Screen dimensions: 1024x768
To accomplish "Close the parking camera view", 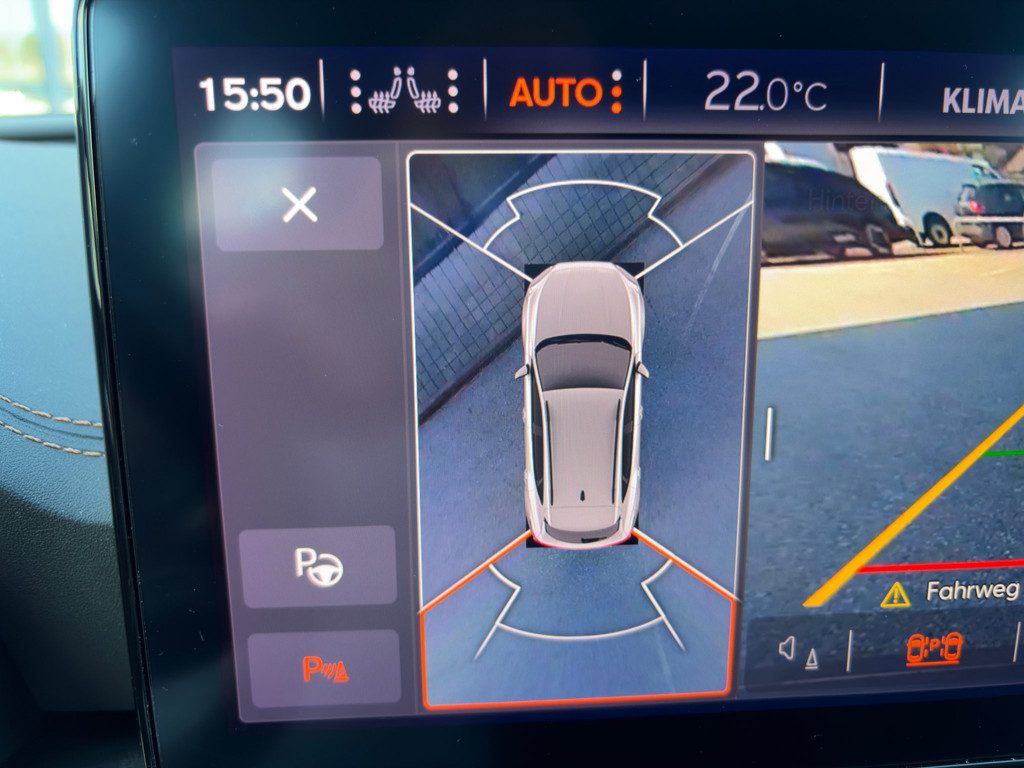I will [x=299, y=204].
